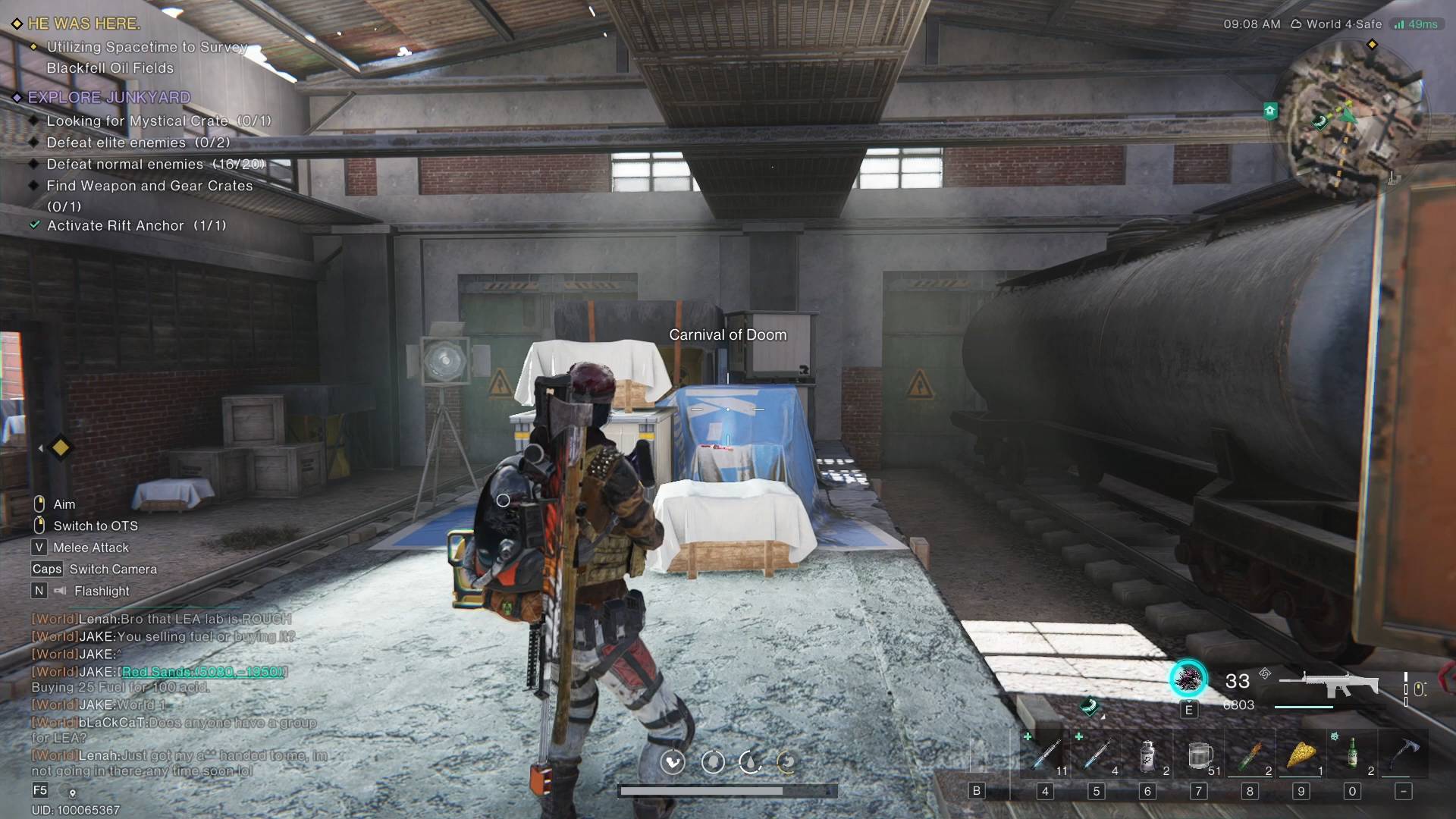Viewport: 1456px width, 819px height.
Task: Click the location pin chat button
Action: click(x=72, y=792)
